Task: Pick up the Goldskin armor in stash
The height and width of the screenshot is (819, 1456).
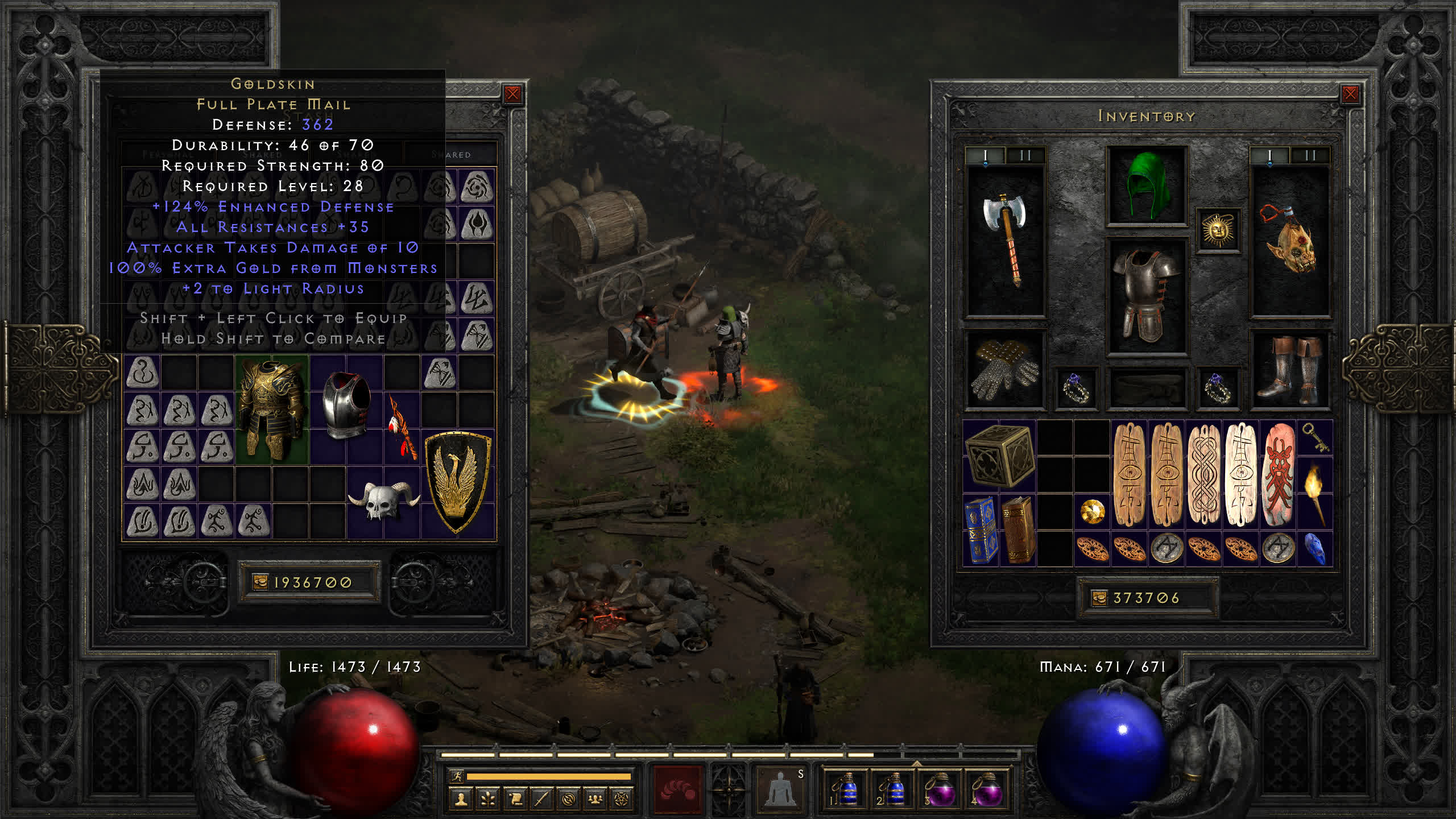Action: 271,409
